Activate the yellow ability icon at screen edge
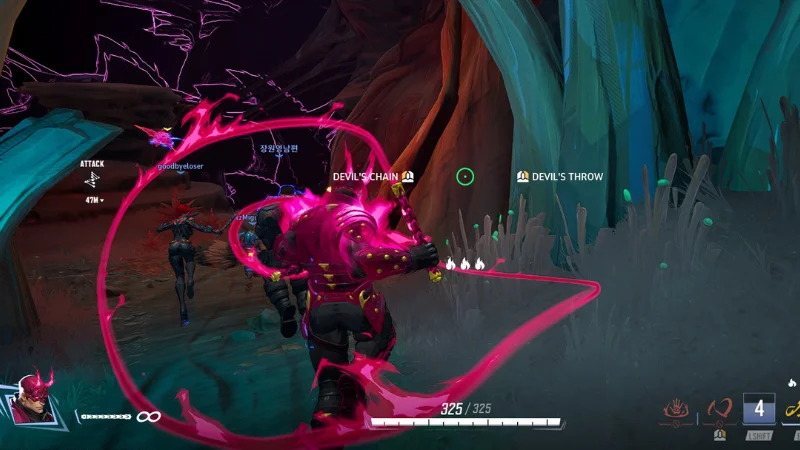The height and width of the screenshot is (450, 800). coord(792,410)
